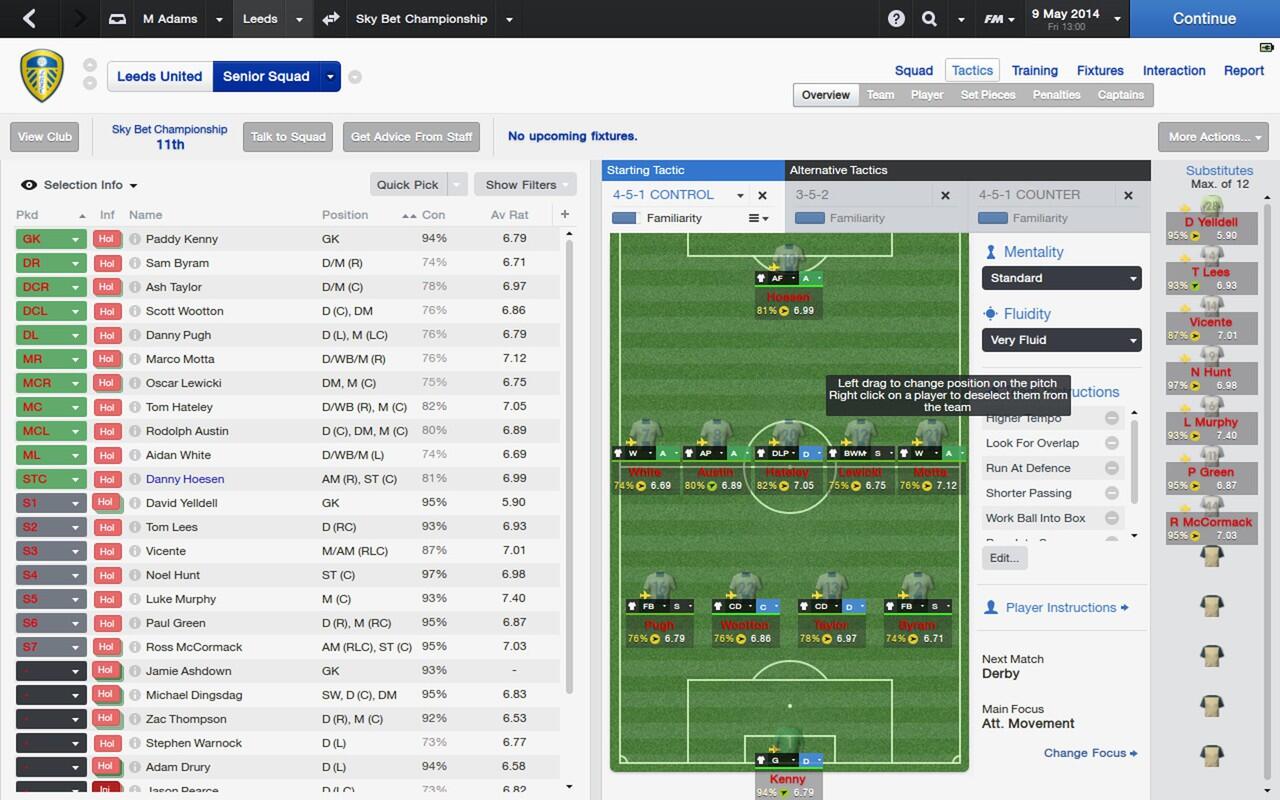This screenshot has width=1280, height=800.
Task: Switch to the Training section
Action: tap(1034, 71)
